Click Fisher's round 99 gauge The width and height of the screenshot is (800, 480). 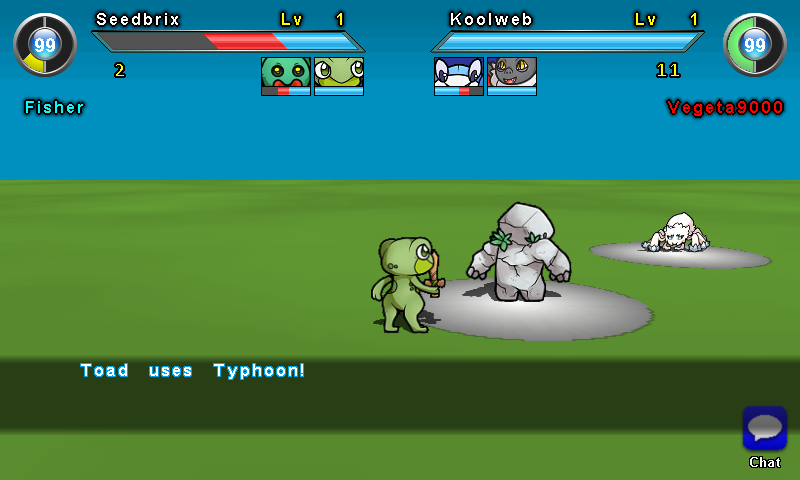(44, 44)
